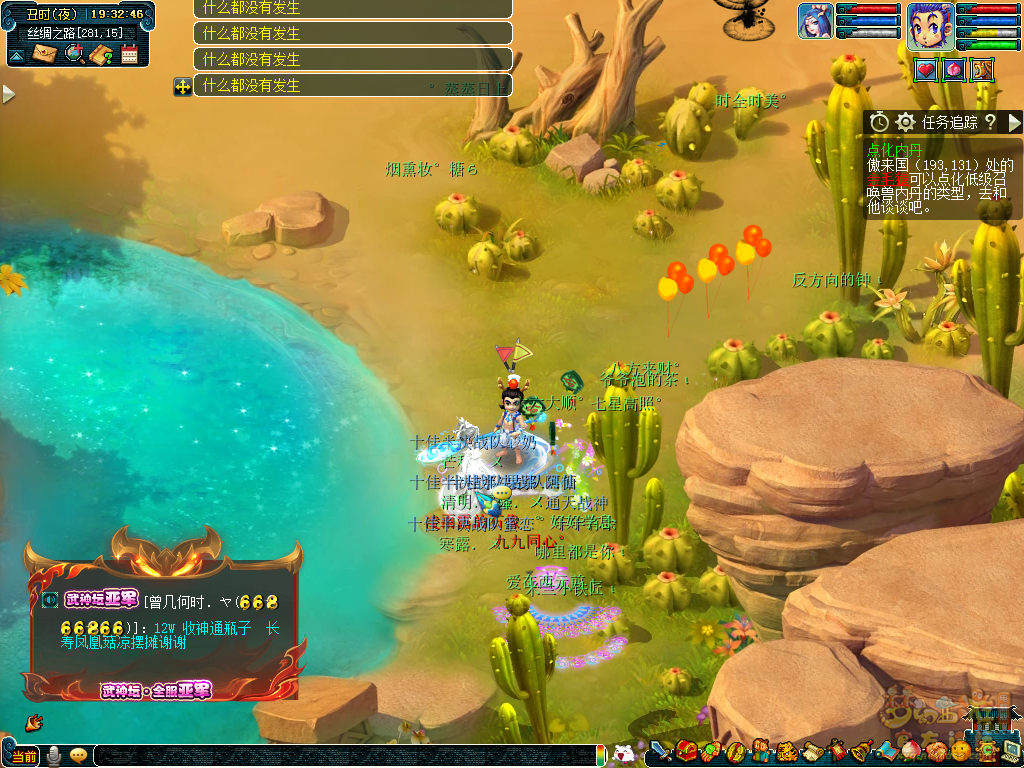Open quest tracker gear settings

[905, 122]
